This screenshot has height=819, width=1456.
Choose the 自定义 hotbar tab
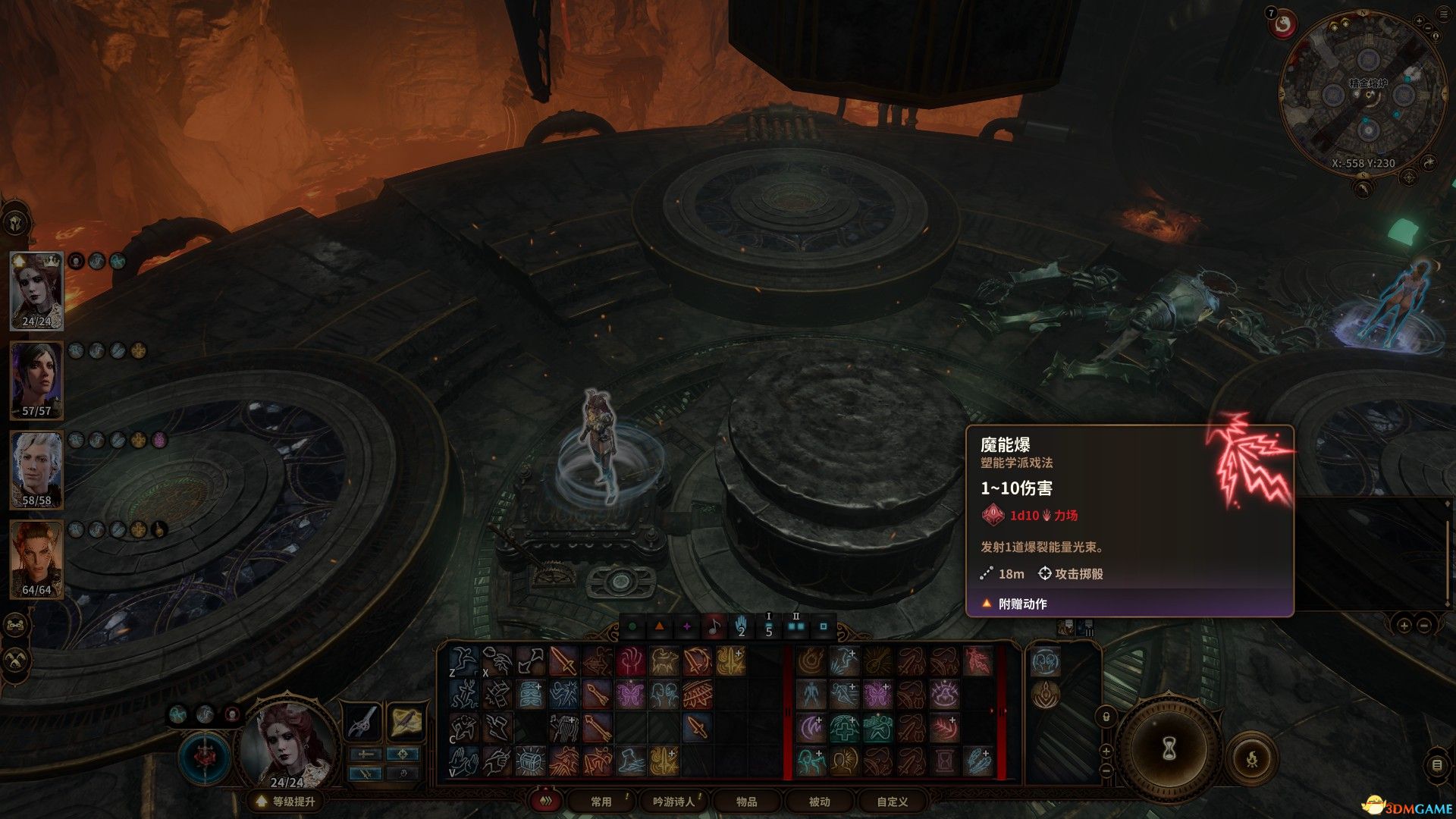click(892, 802)
